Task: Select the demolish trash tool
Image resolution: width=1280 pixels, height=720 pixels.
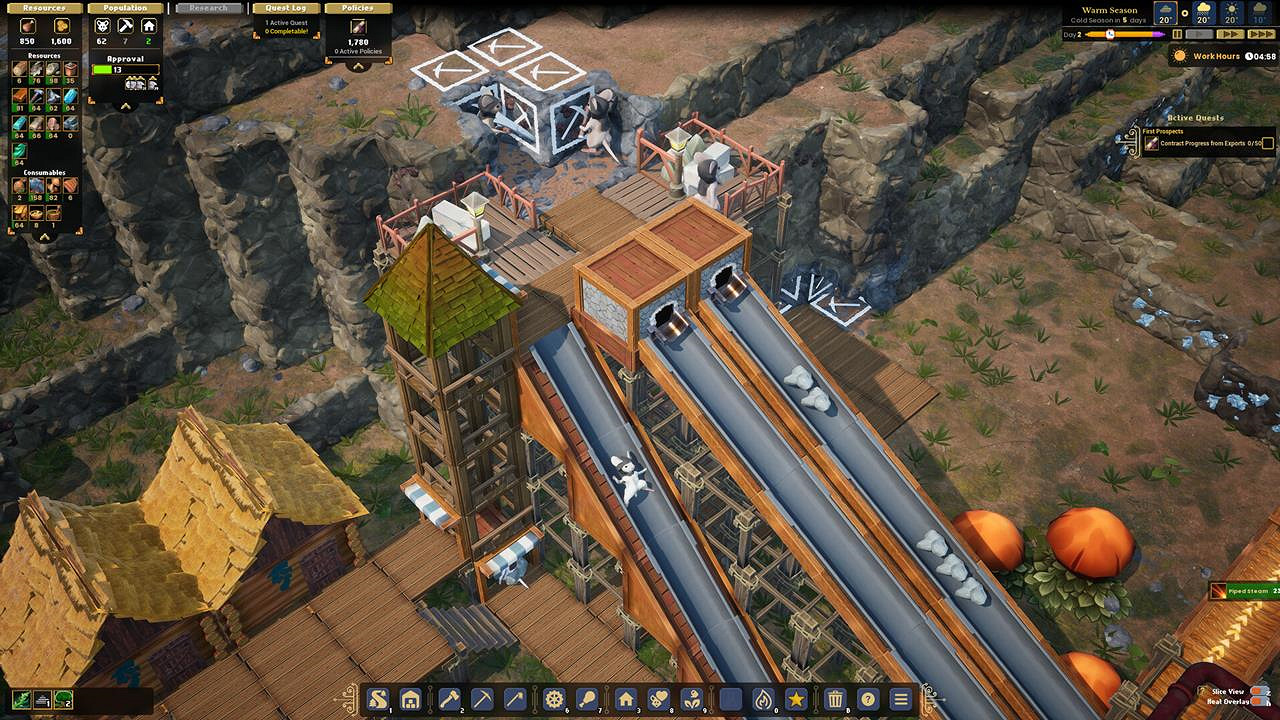Action: [x=837, y=699]
